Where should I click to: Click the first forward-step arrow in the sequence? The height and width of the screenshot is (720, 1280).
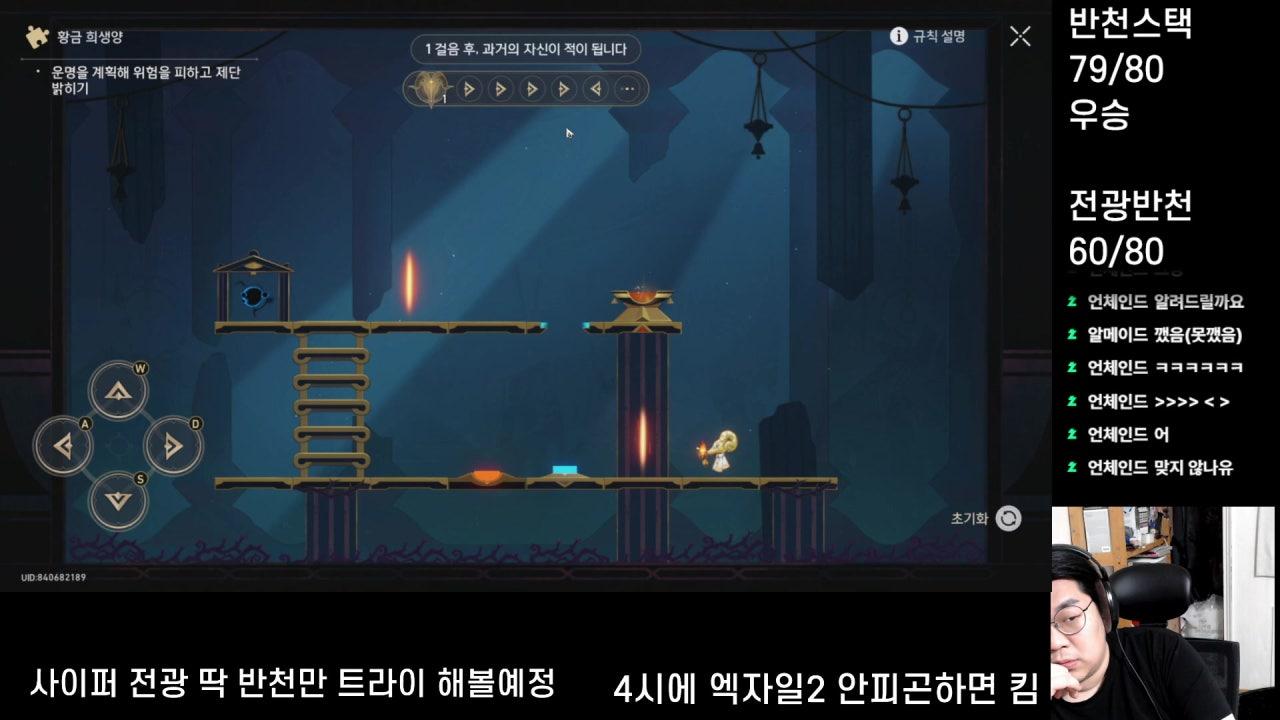point(469,89)
